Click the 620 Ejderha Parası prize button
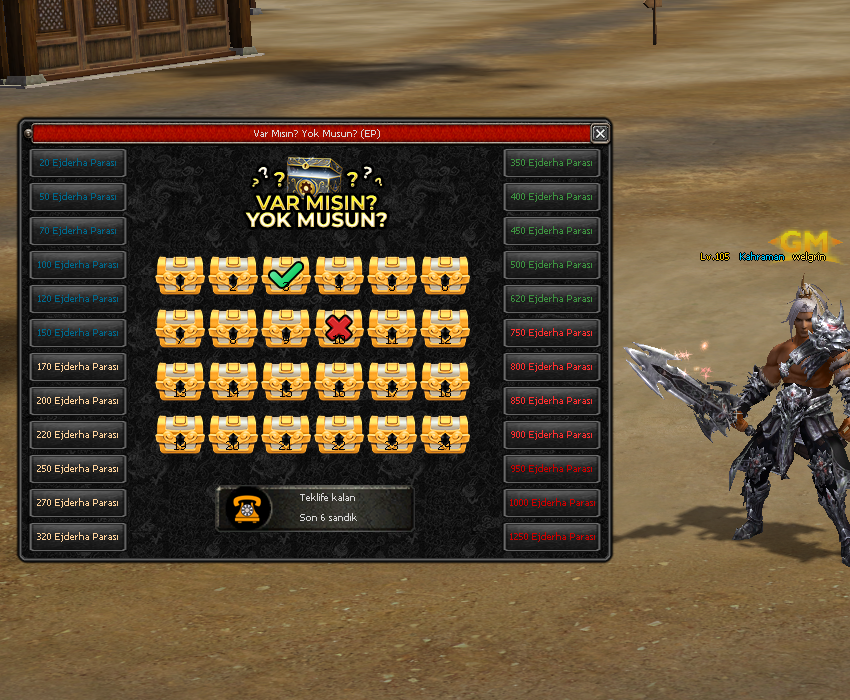Image resolution: width=850 pixels, height=700 pixels. tap(551, 298)
